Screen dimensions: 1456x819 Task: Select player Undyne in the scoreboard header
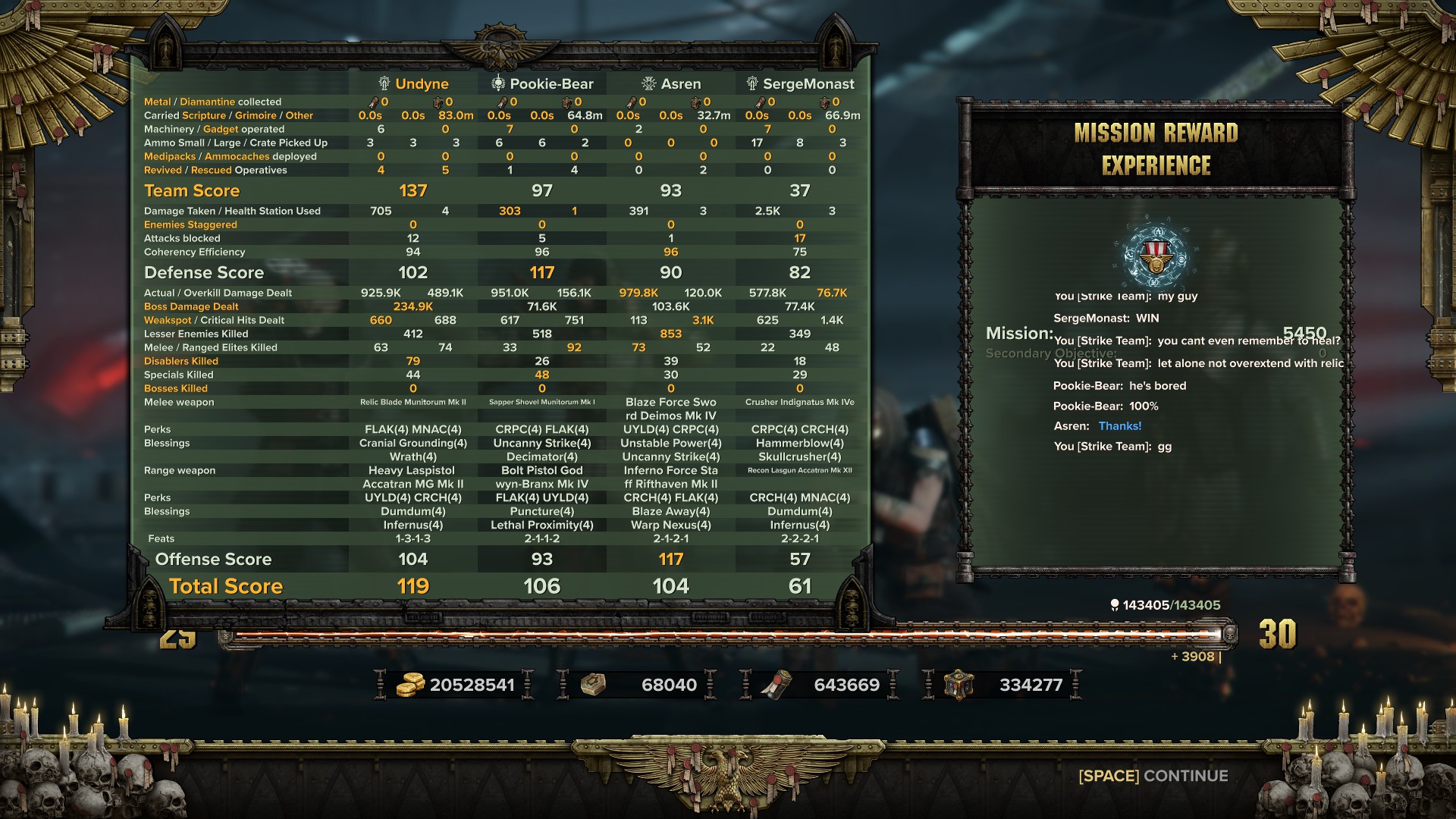[x=421, y=83]
